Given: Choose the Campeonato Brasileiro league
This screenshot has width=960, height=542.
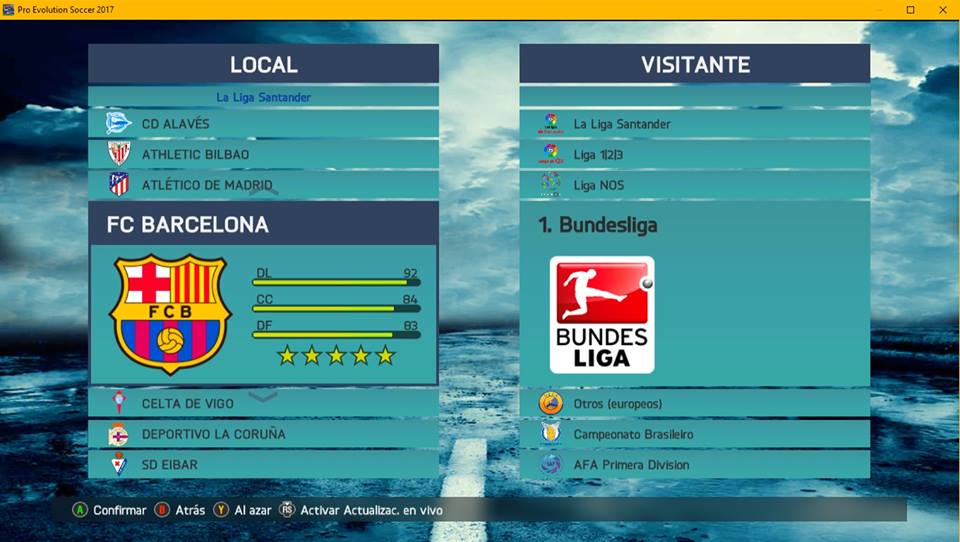Looking at the screenshot, I should (x=694, y=434).
